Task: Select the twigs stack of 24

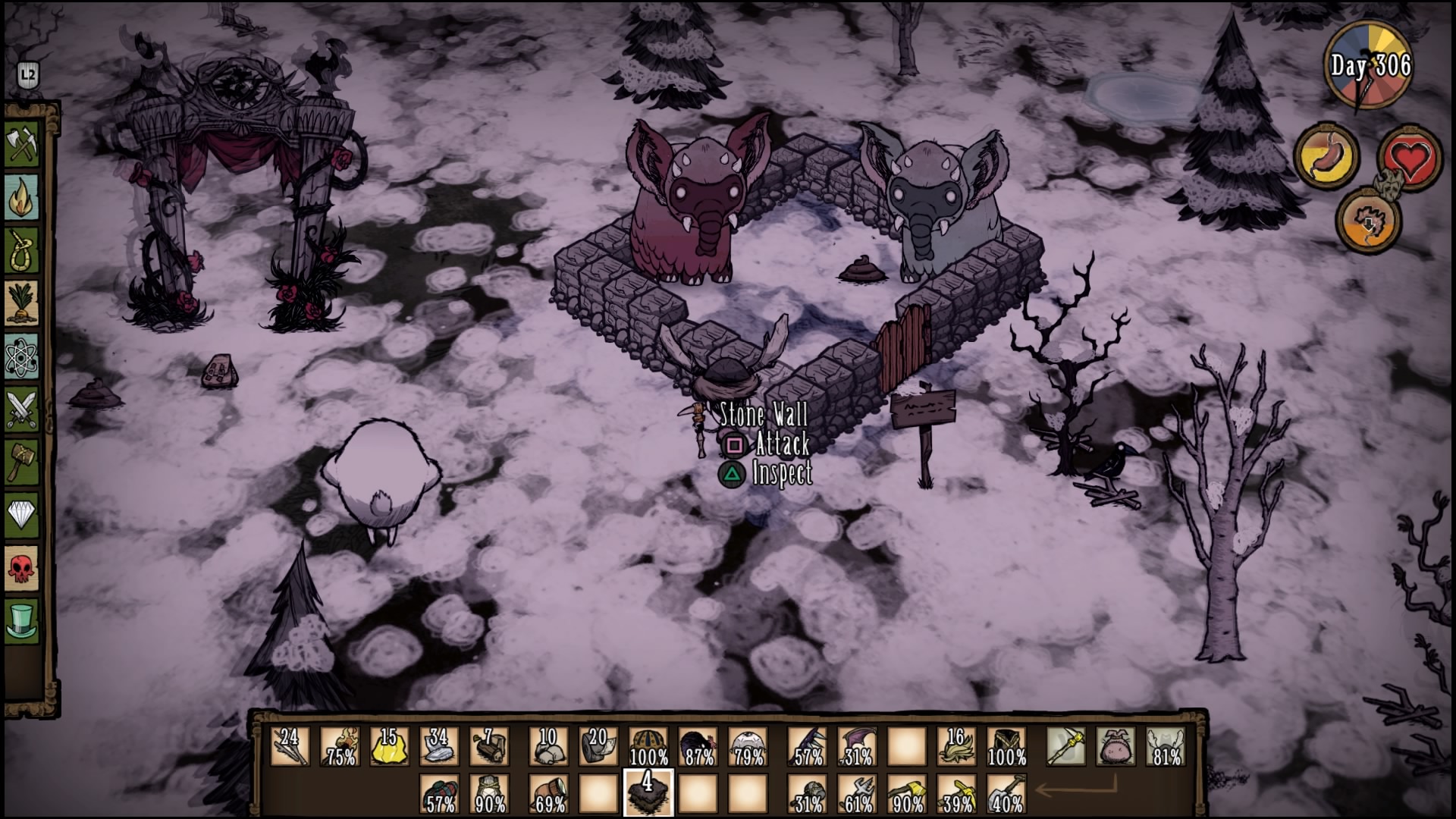Action: click(290, 746)
